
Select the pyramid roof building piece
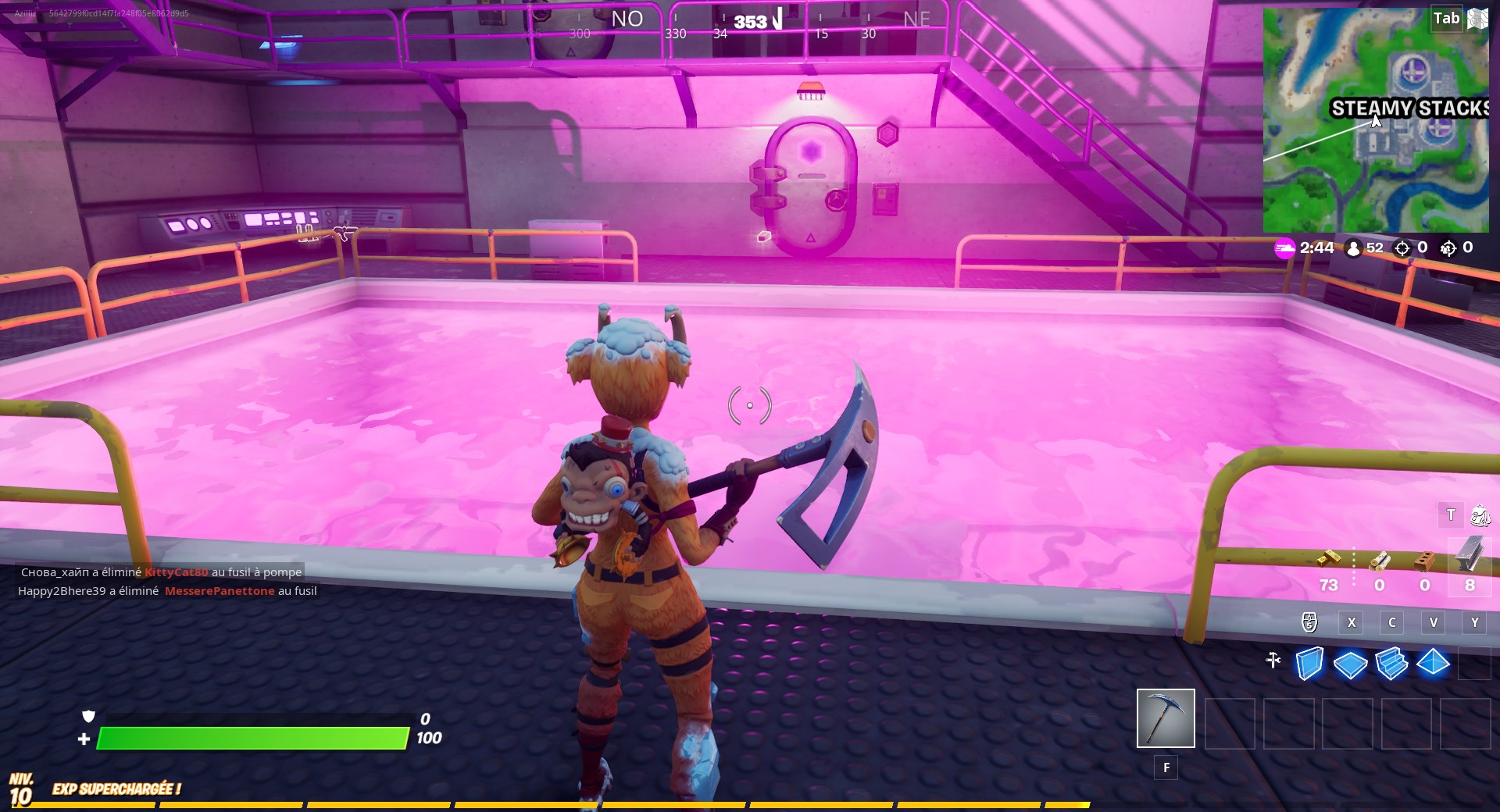click(x=1434, y=664)
